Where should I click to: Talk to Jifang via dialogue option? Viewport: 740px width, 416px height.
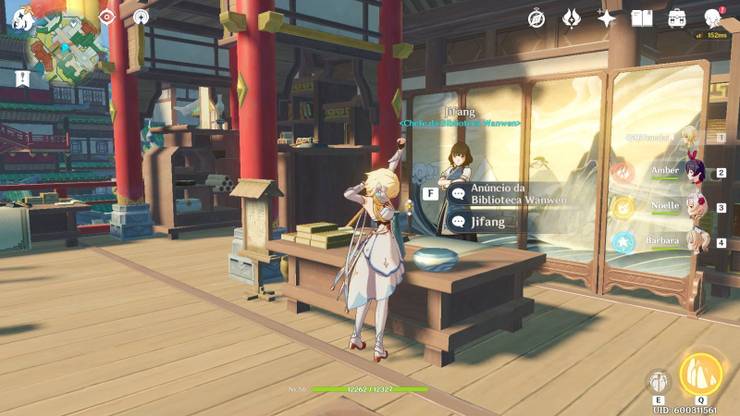click(488, 221)
